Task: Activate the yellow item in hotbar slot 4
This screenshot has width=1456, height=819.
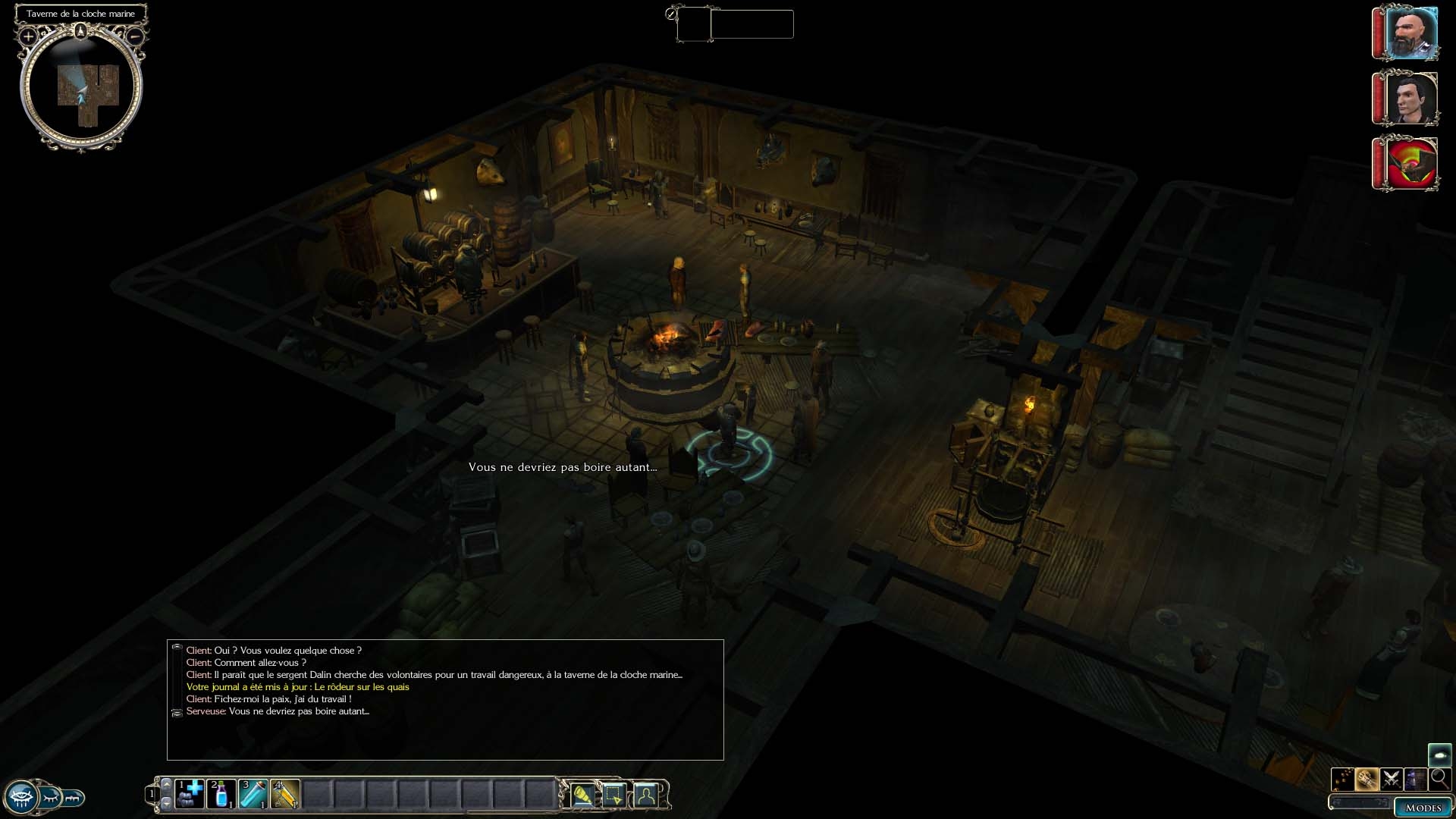Action: pyautogui.click(x=285, y=794)
